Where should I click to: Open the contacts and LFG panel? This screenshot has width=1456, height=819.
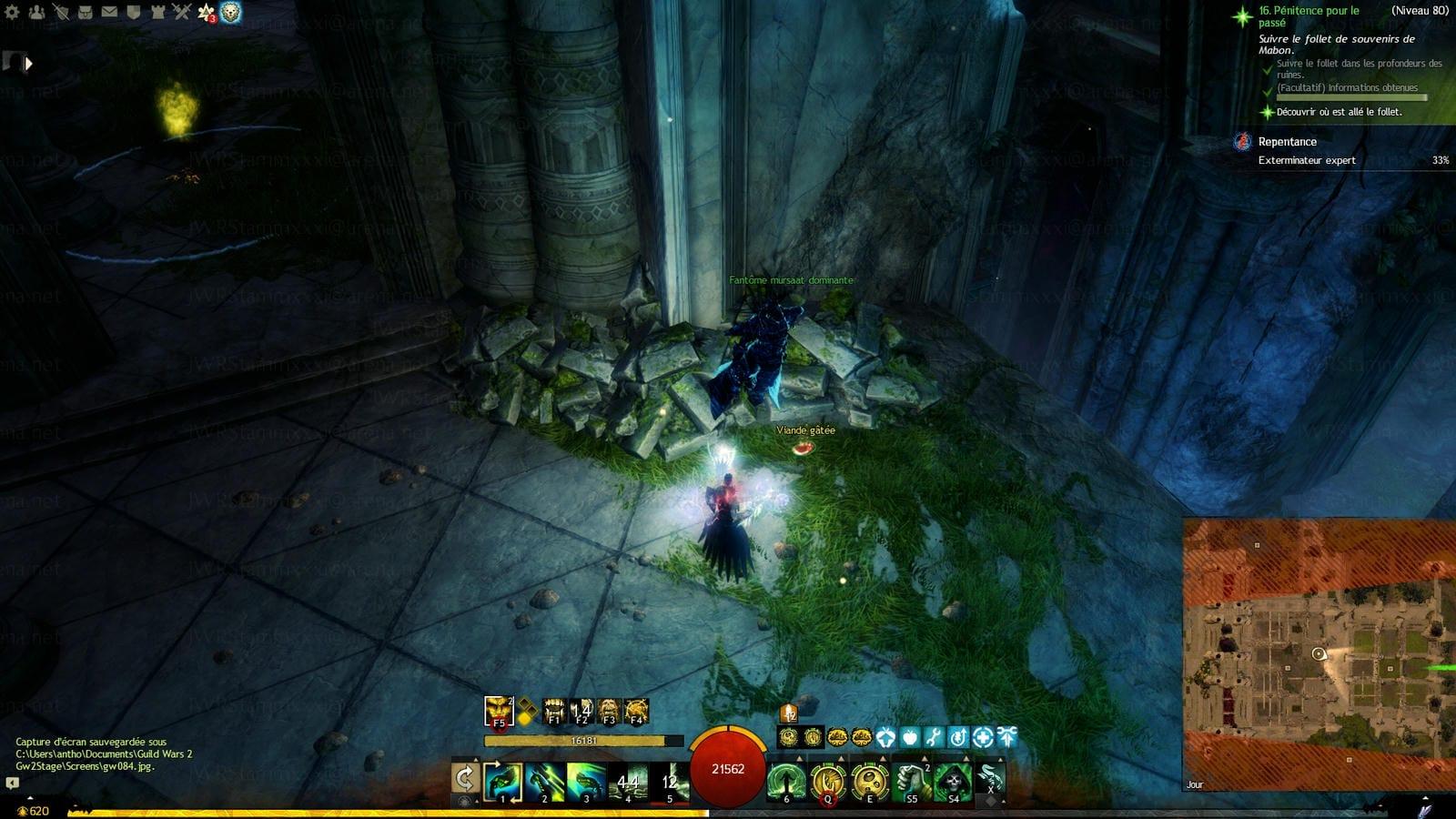tap(36, 13)
